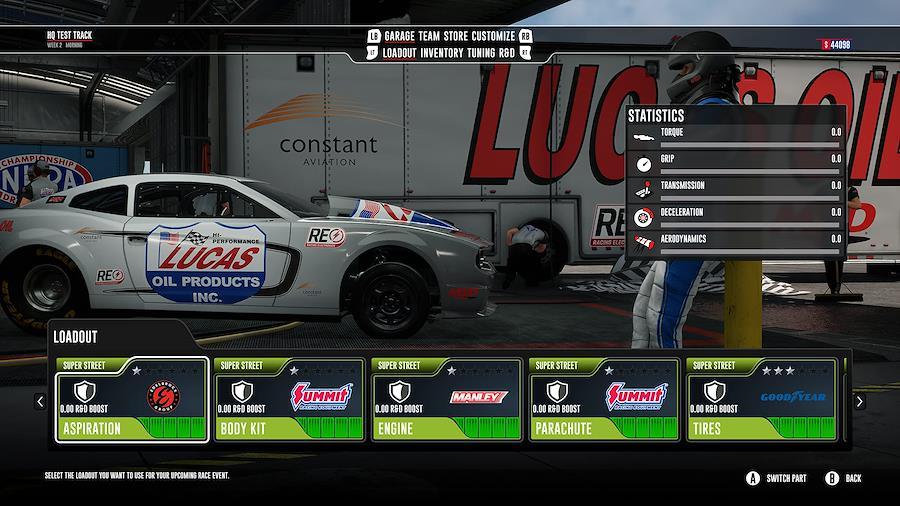900x506 pixels.
Task: Open the Garage tab
Action: click(x=402, y=36)
